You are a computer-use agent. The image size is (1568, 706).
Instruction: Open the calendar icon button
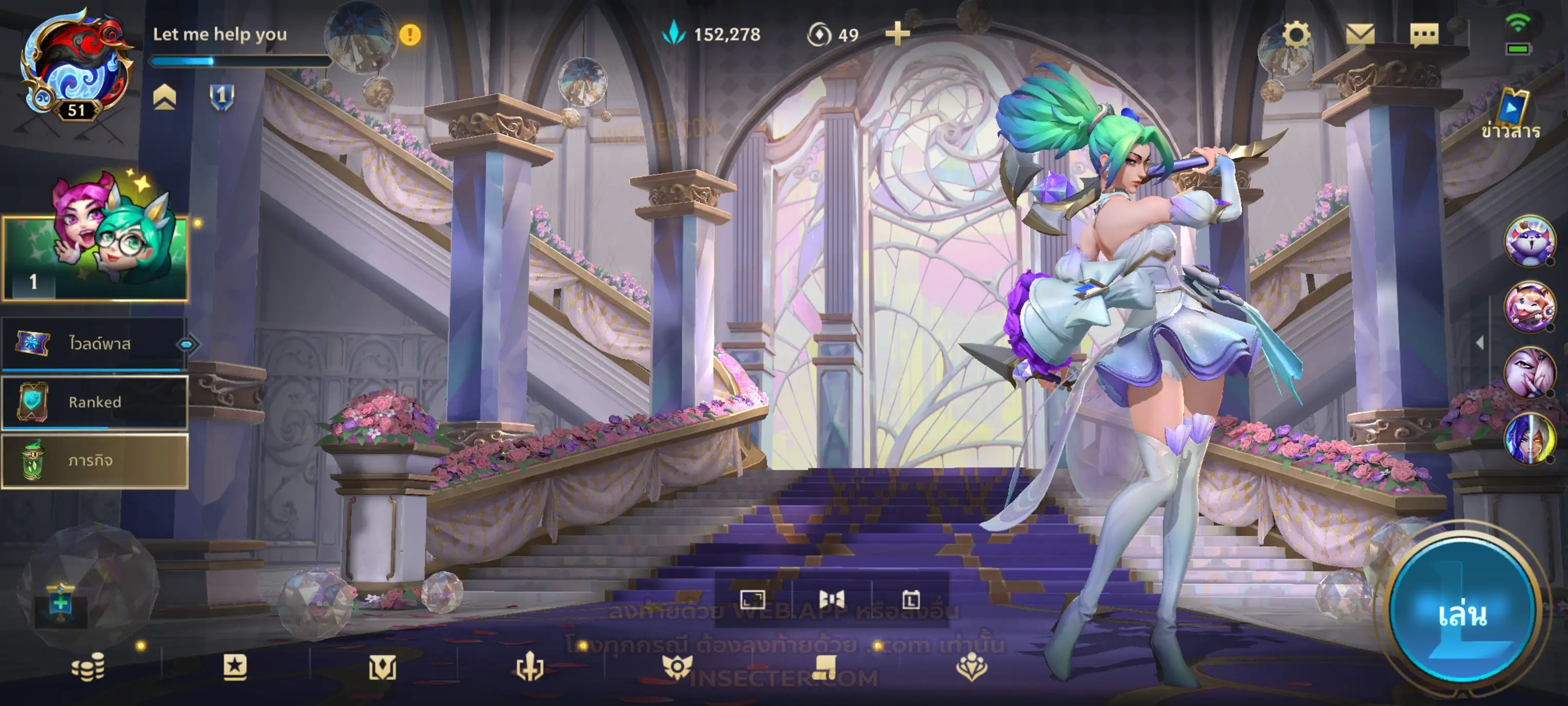(911, 600)
